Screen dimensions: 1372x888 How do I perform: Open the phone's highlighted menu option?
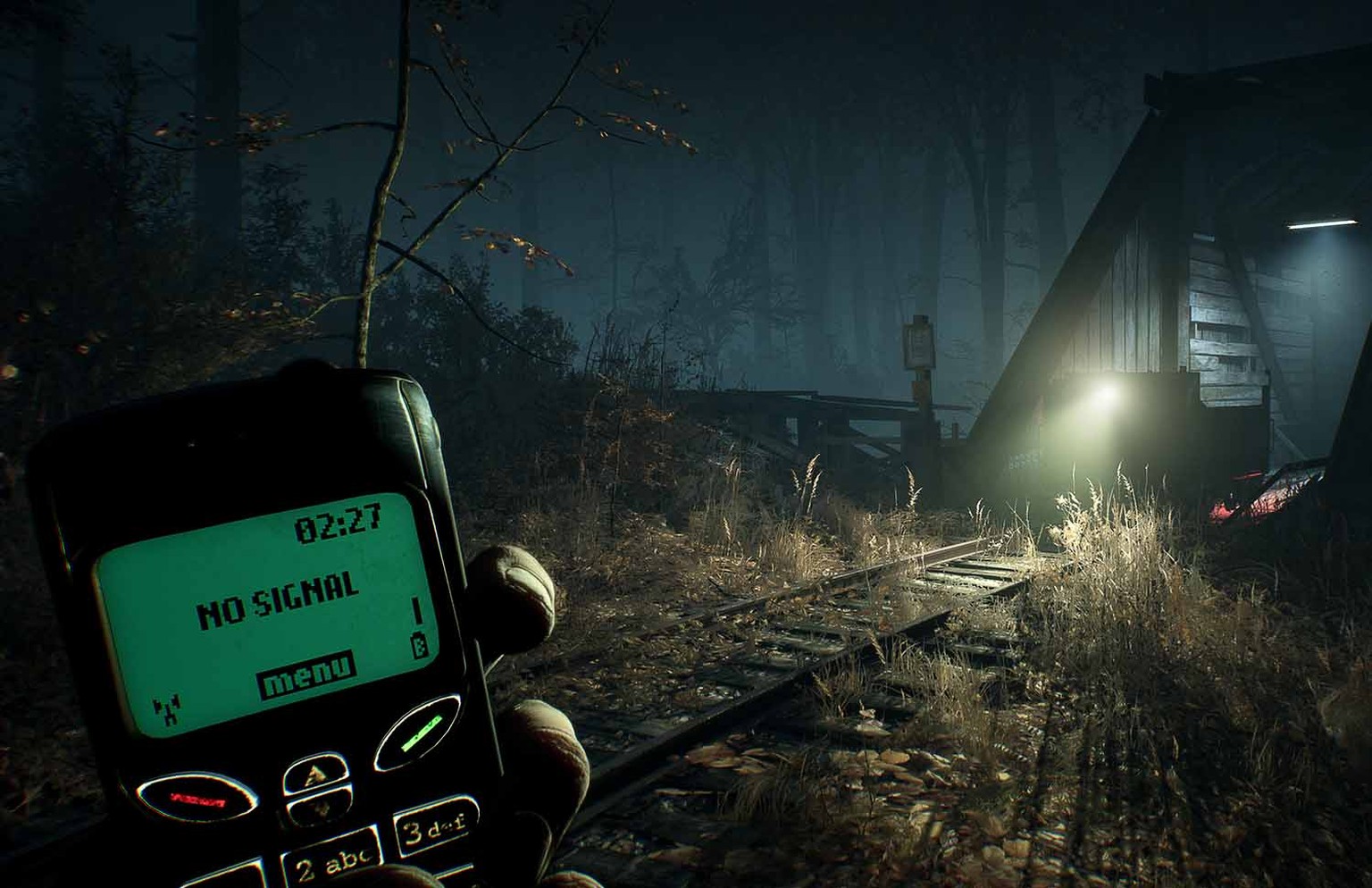pos(305,674)
